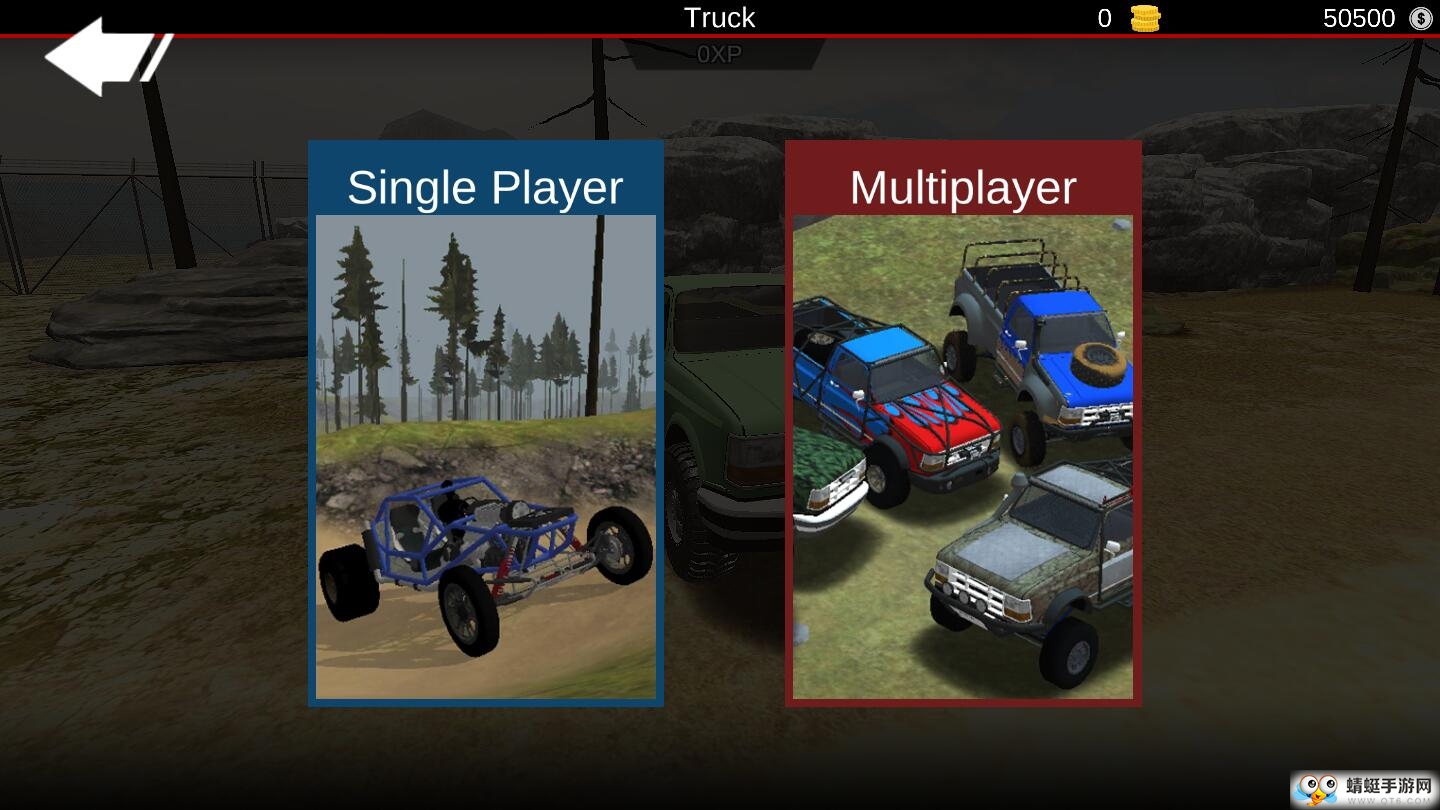Select the Multiplayer mode card
Screen dimensions: 1440x810
(x=963, y=425)
